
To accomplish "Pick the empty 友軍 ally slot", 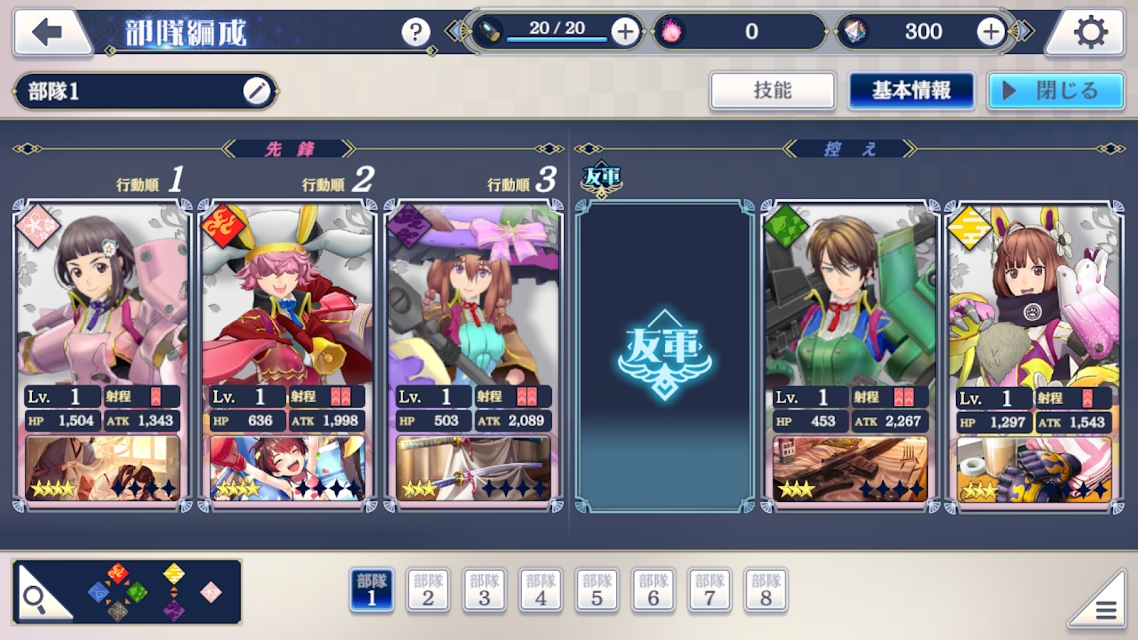I will [x=664, y=355].
